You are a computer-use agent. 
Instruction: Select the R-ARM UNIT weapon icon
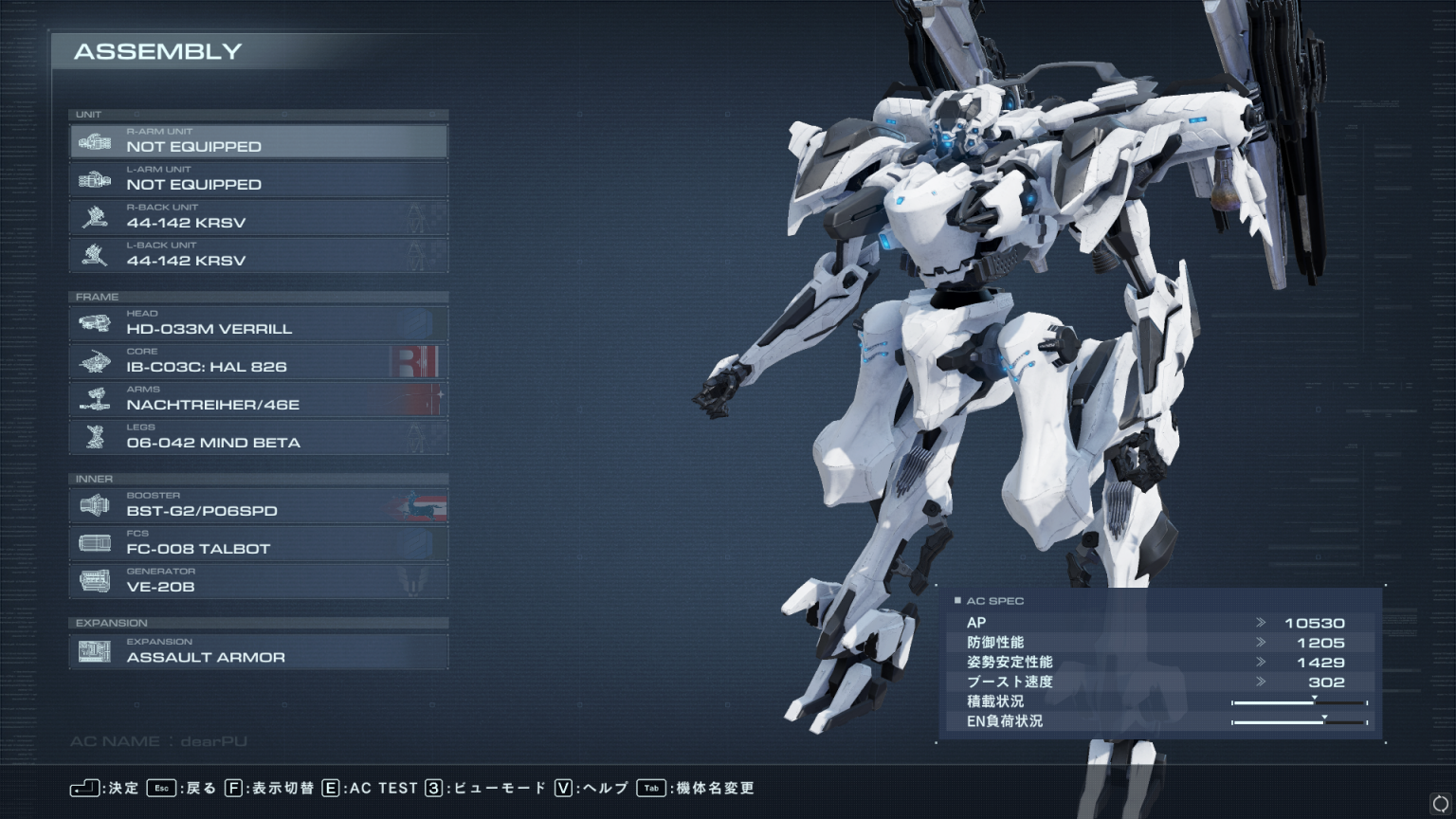pos(94,140)
